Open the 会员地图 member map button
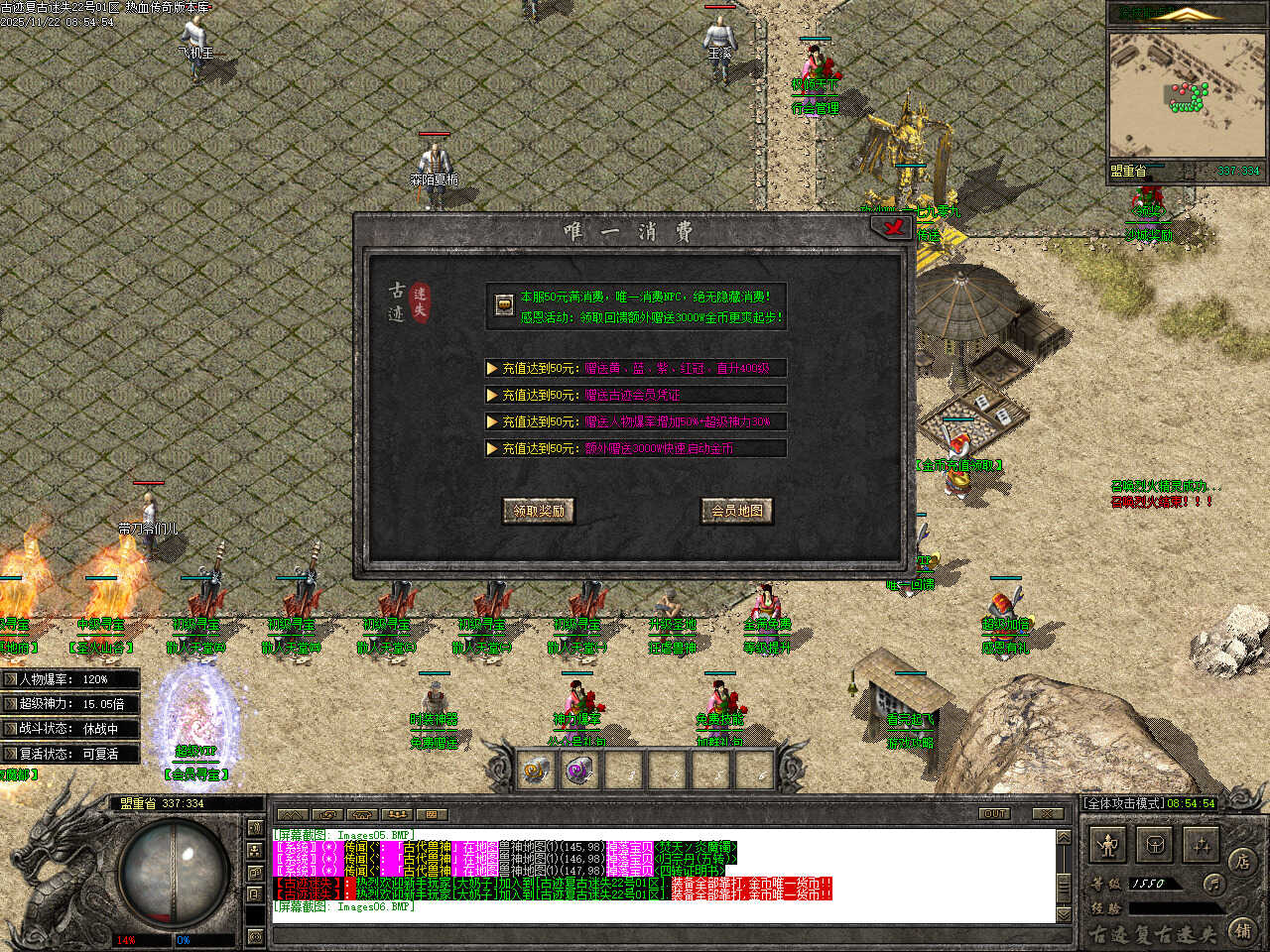Screen dimensions: 1270x952 click(737, 511)
